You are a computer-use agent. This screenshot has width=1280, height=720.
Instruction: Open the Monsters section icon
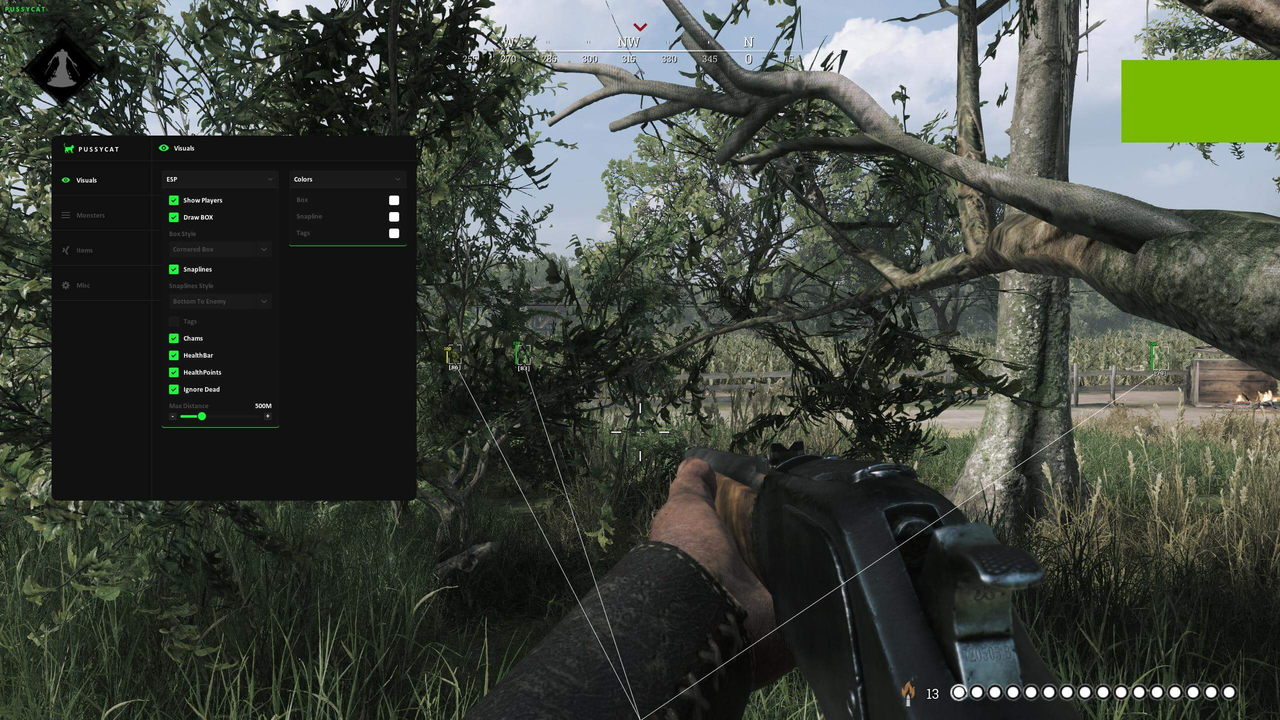(x=65, y=215)
